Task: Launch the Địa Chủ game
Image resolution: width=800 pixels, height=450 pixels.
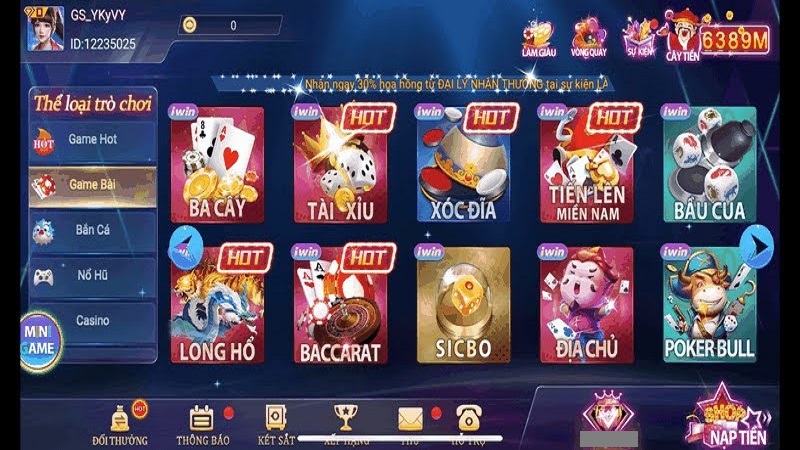Action: [x=586, y=305]
